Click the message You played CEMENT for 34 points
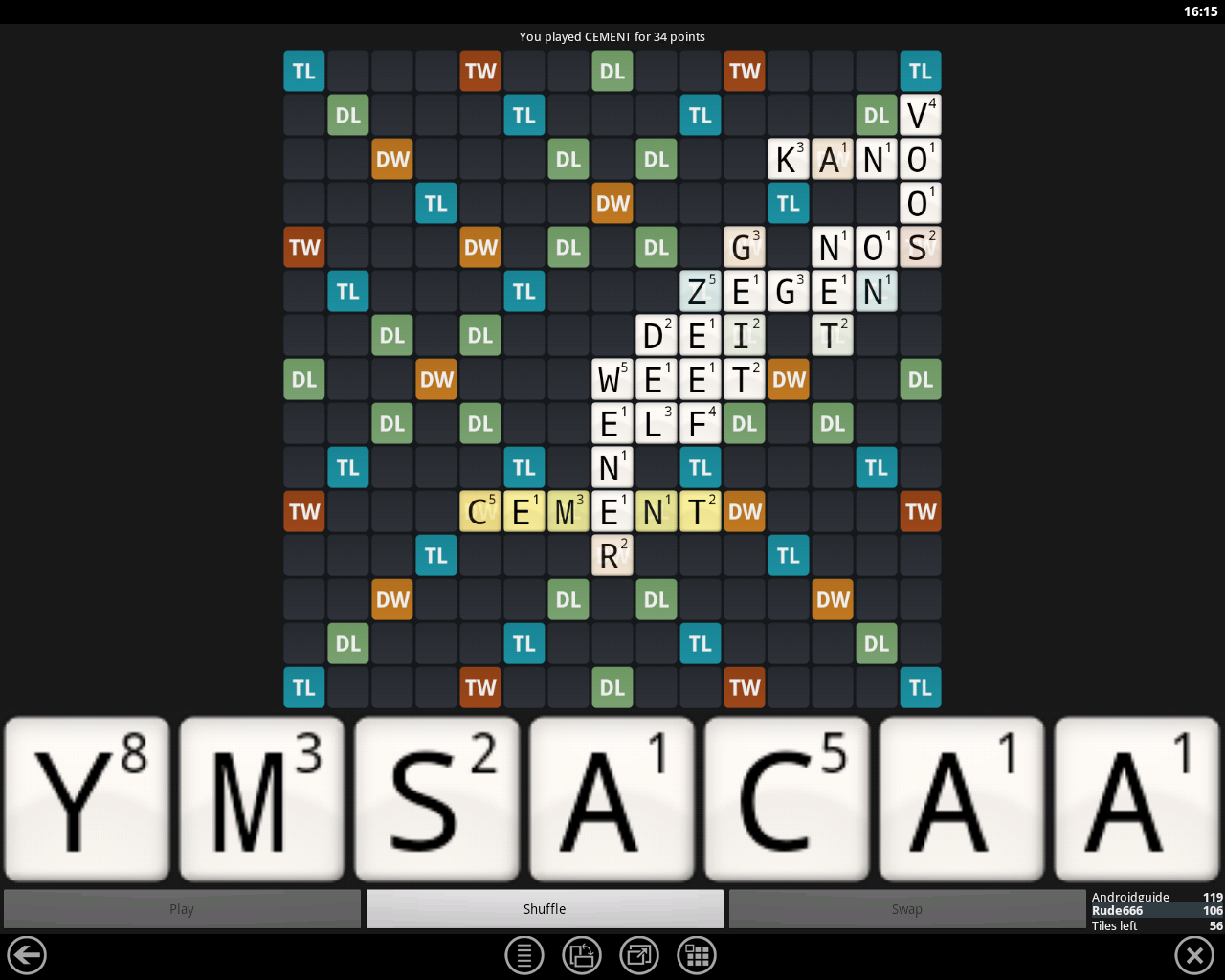Screen dimensions: 1225x980 (612, 36)
